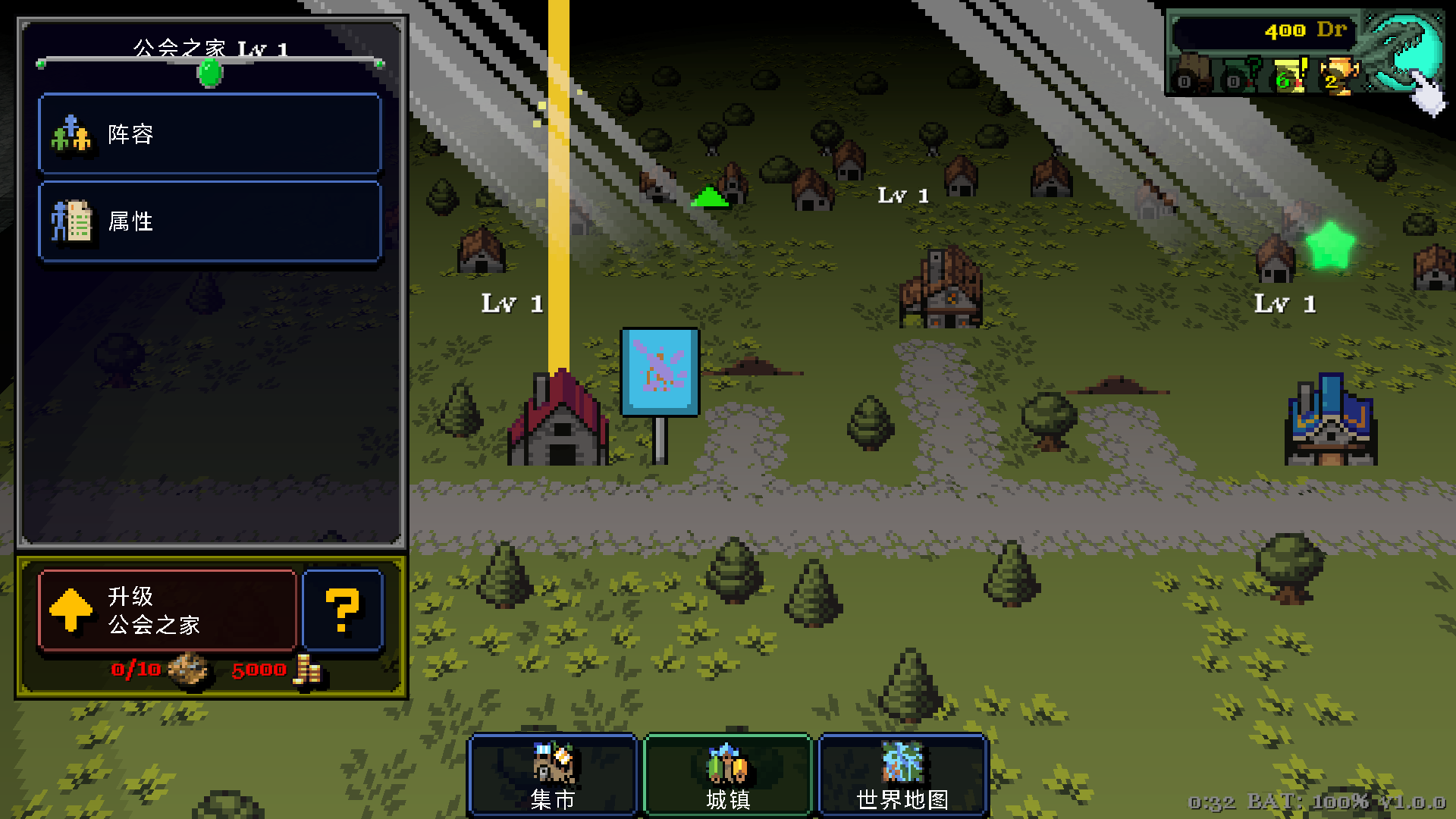This screenshot has height=819, width=1456.
Task: Select the red-roofed guild house building
Action: click(560, 419)
